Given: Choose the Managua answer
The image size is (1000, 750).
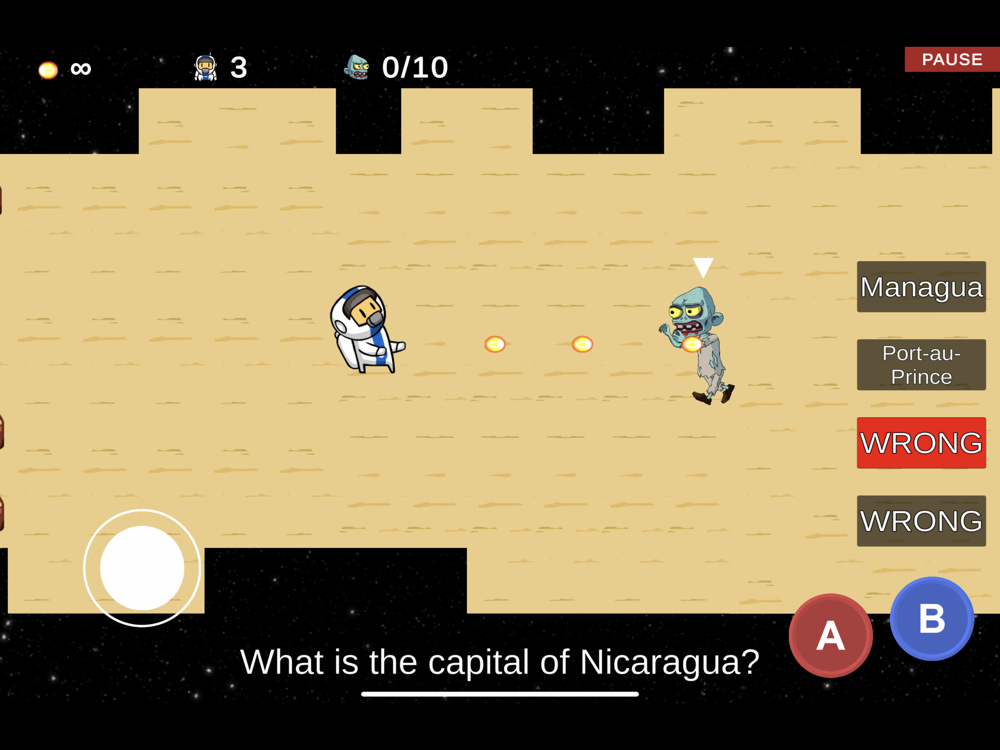Looking at the screenshot, I should click(x=921, y=287).
